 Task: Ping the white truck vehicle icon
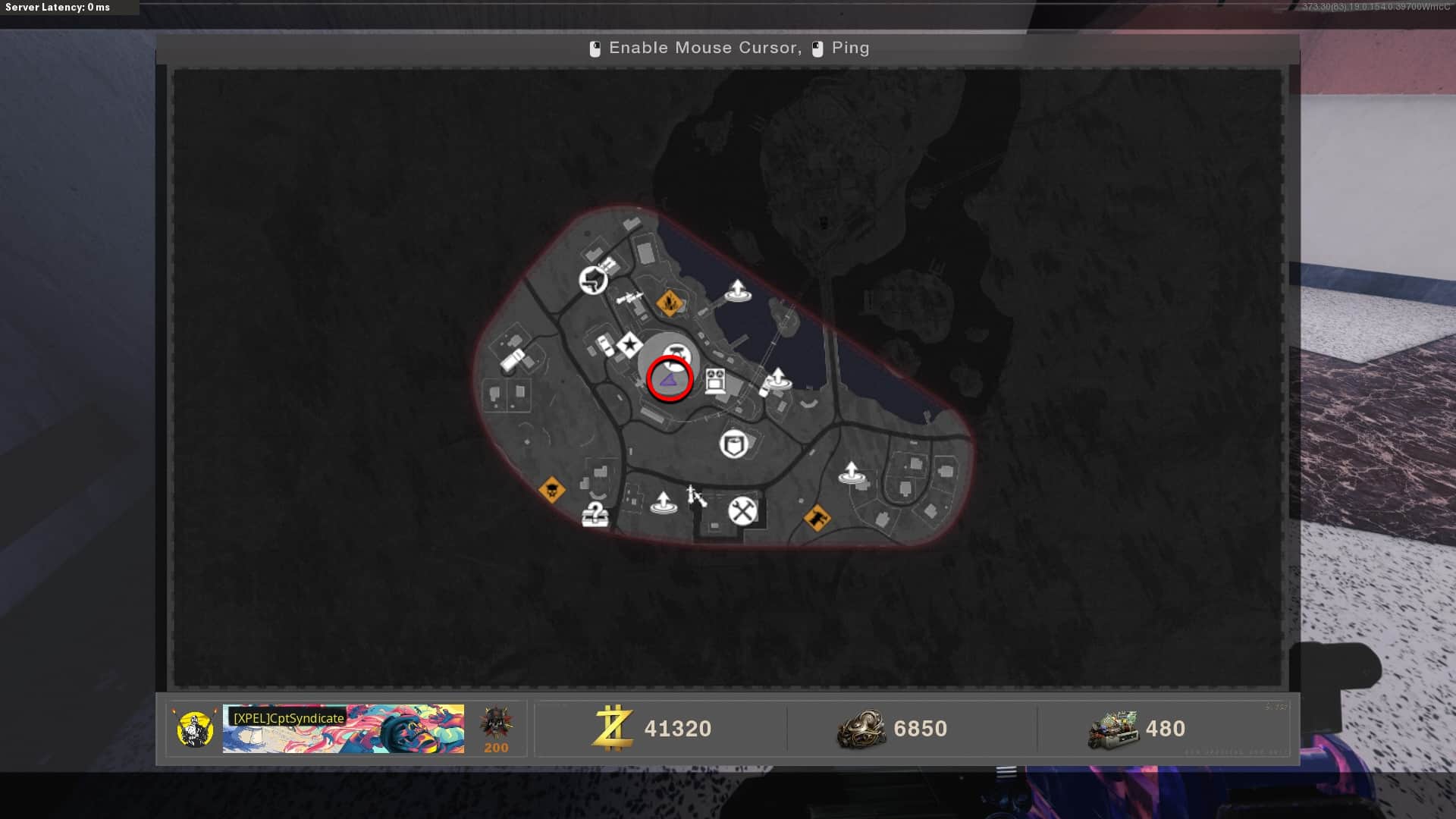click(x=512, y=359)
